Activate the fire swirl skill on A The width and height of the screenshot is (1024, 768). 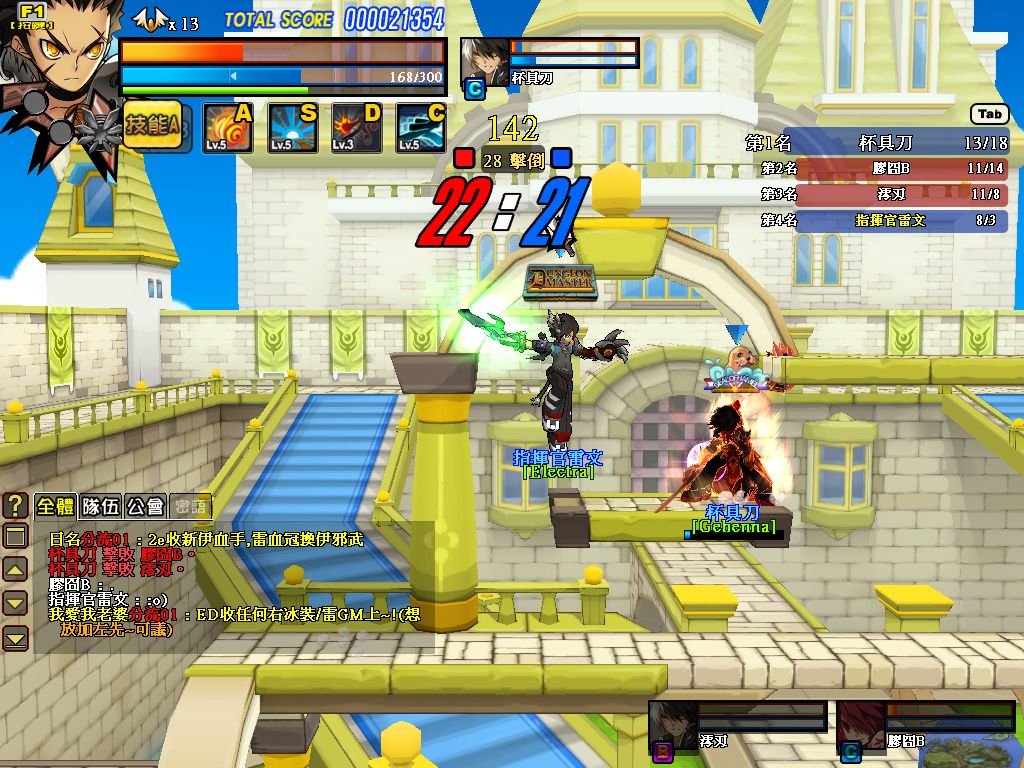click(228, 128)
